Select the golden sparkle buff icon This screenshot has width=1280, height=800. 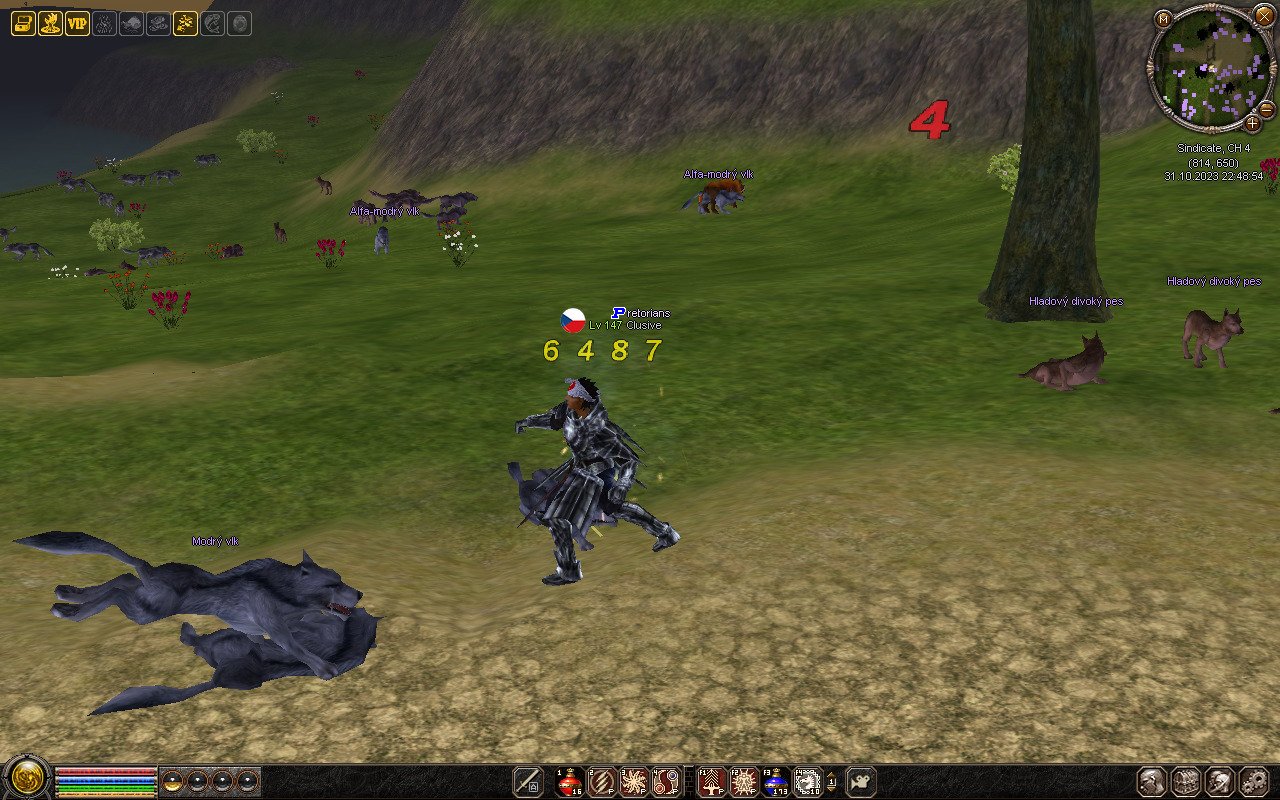point(185,24)
